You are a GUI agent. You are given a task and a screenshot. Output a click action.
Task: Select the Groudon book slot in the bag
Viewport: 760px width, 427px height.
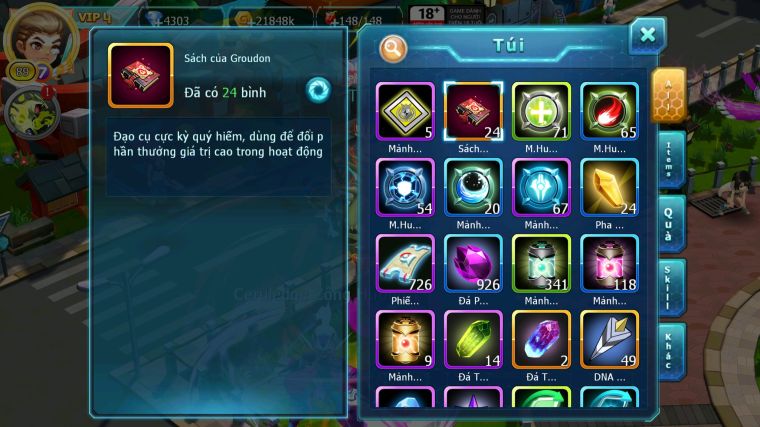(x=473, y=110)
